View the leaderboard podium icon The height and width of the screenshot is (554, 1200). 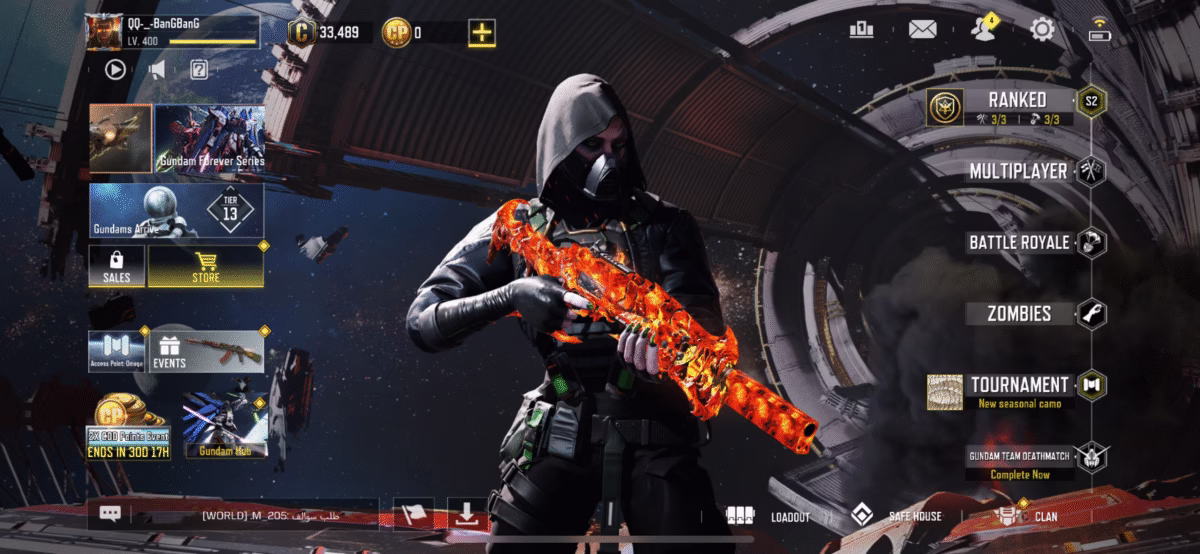(x=861, y=29)
